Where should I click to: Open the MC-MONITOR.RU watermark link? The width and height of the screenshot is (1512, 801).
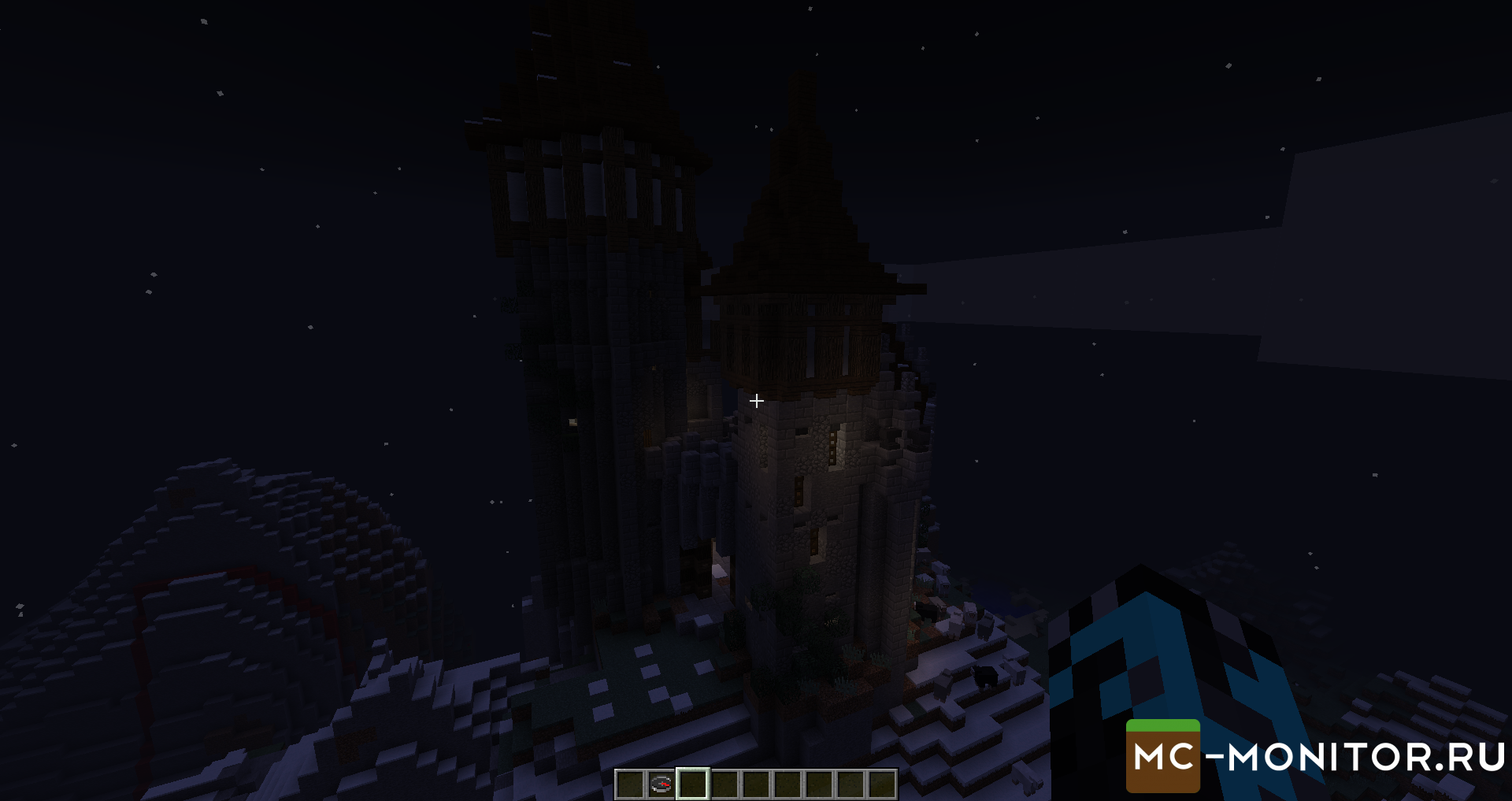[1317, 757]
